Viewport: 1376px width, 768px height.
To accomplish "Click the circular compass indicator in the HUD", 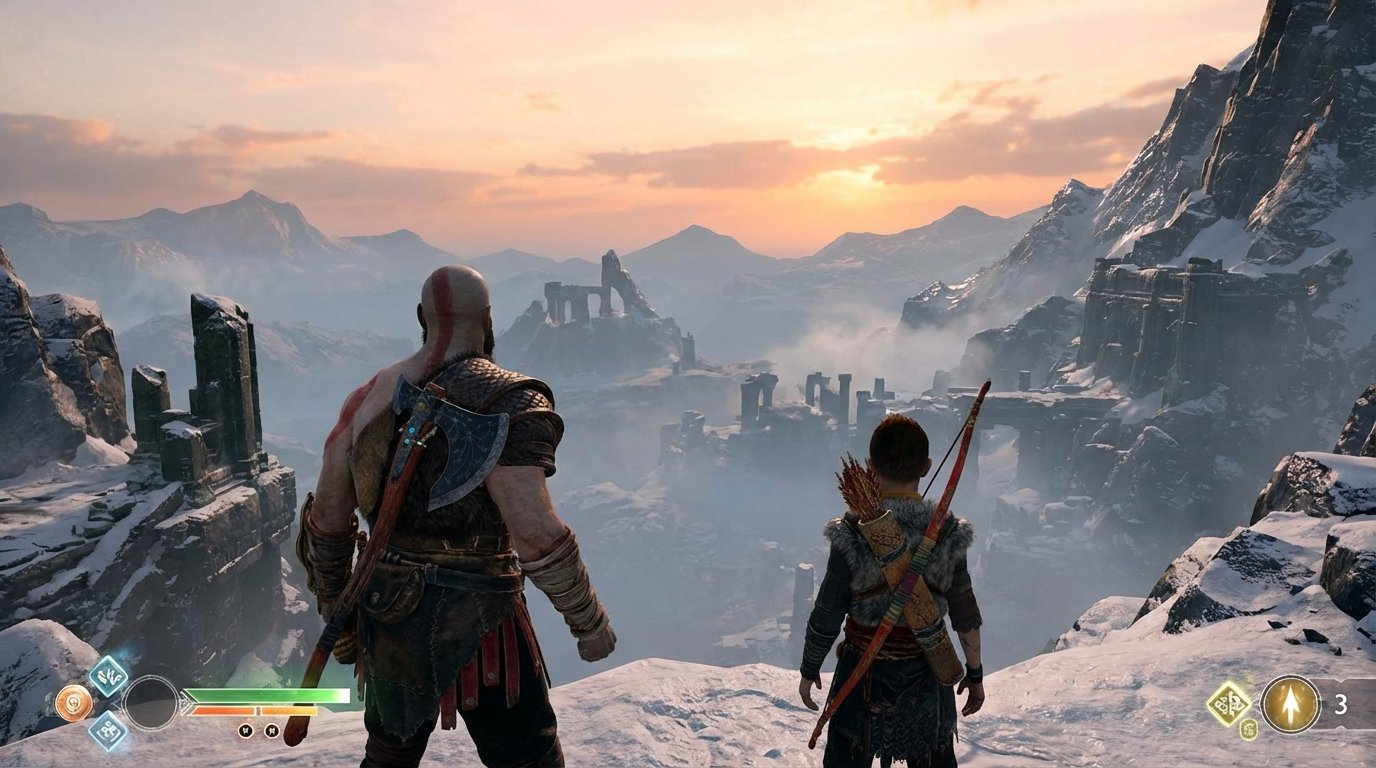I will click(151, 703).
